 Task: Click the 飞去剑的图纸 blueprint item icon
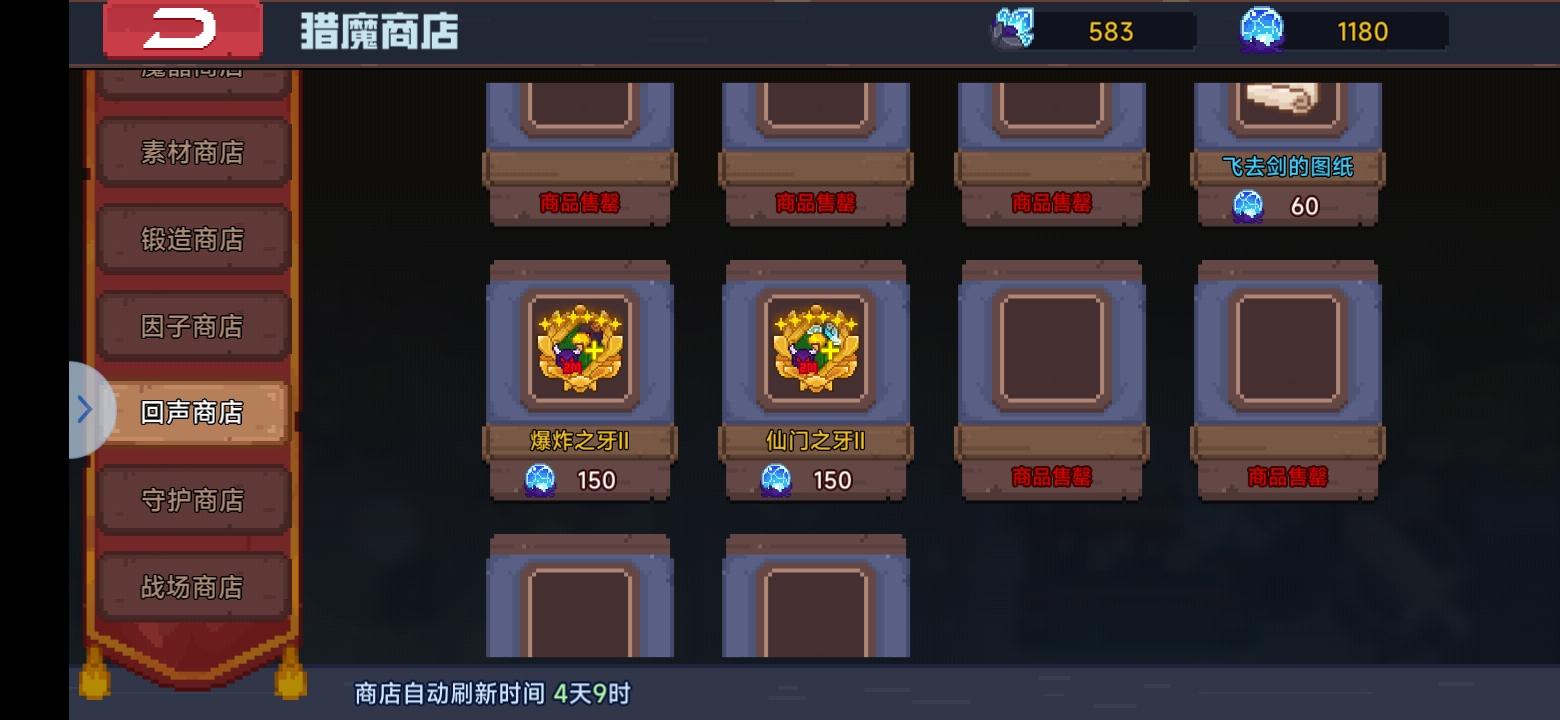click(x=1287, y=100)
